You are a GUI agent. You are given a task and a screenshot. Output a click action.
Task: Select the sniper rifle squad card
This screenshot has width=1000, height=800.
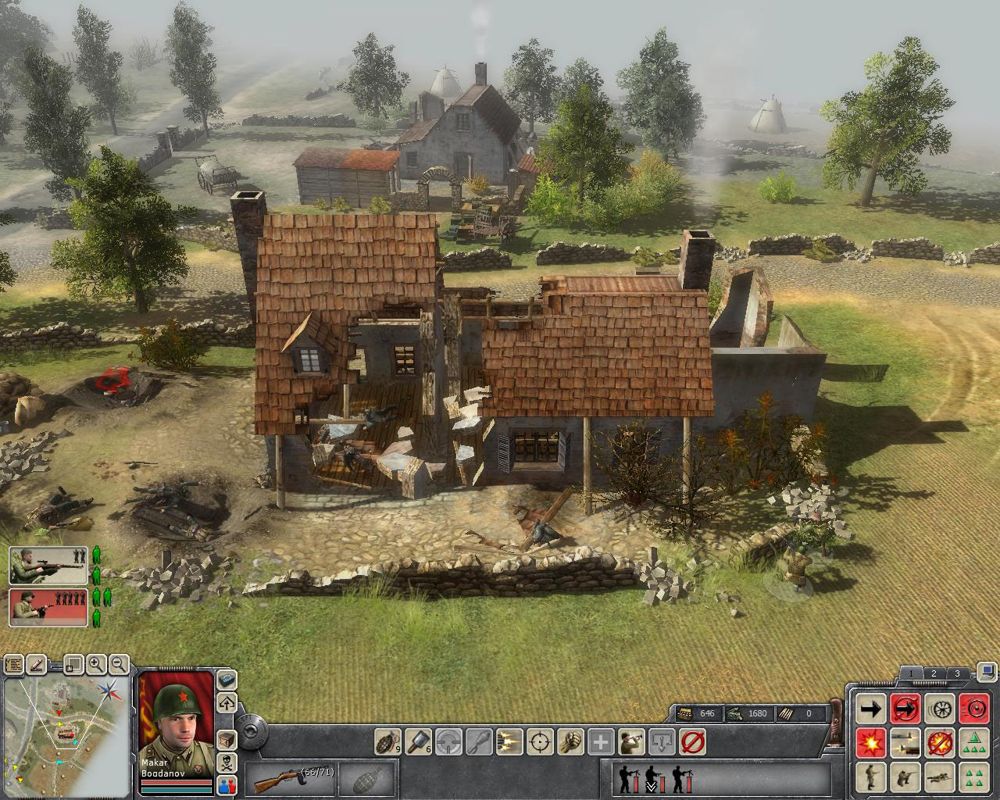pos(48,565)
